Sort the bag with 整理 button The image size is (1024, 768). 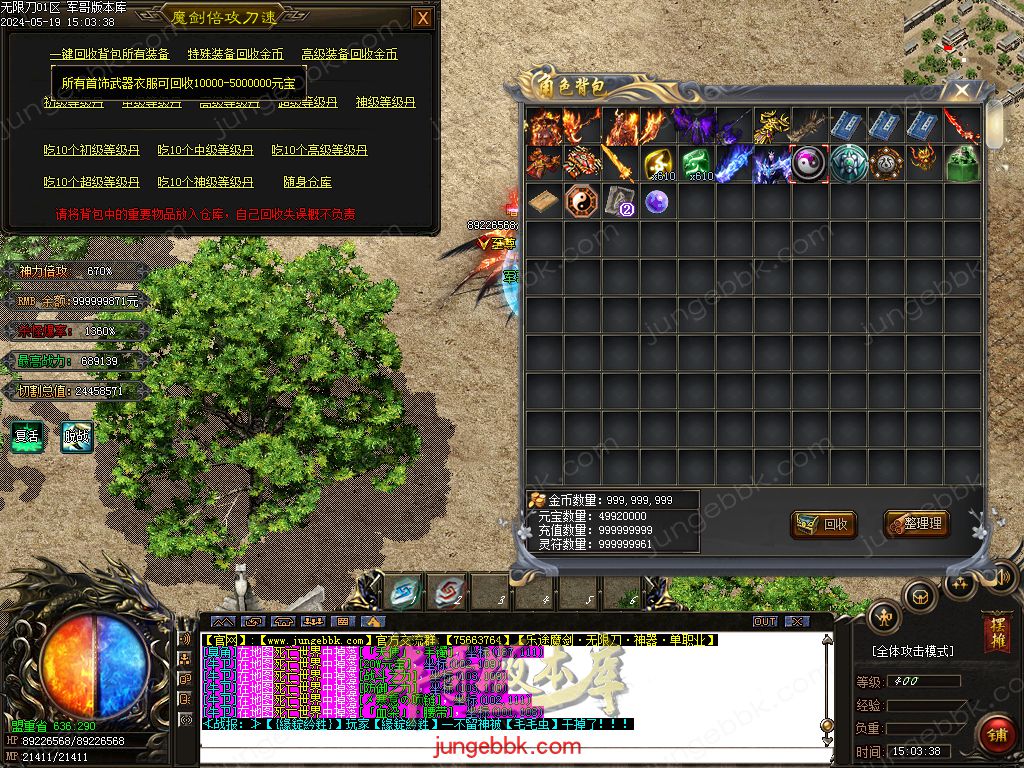916,523
